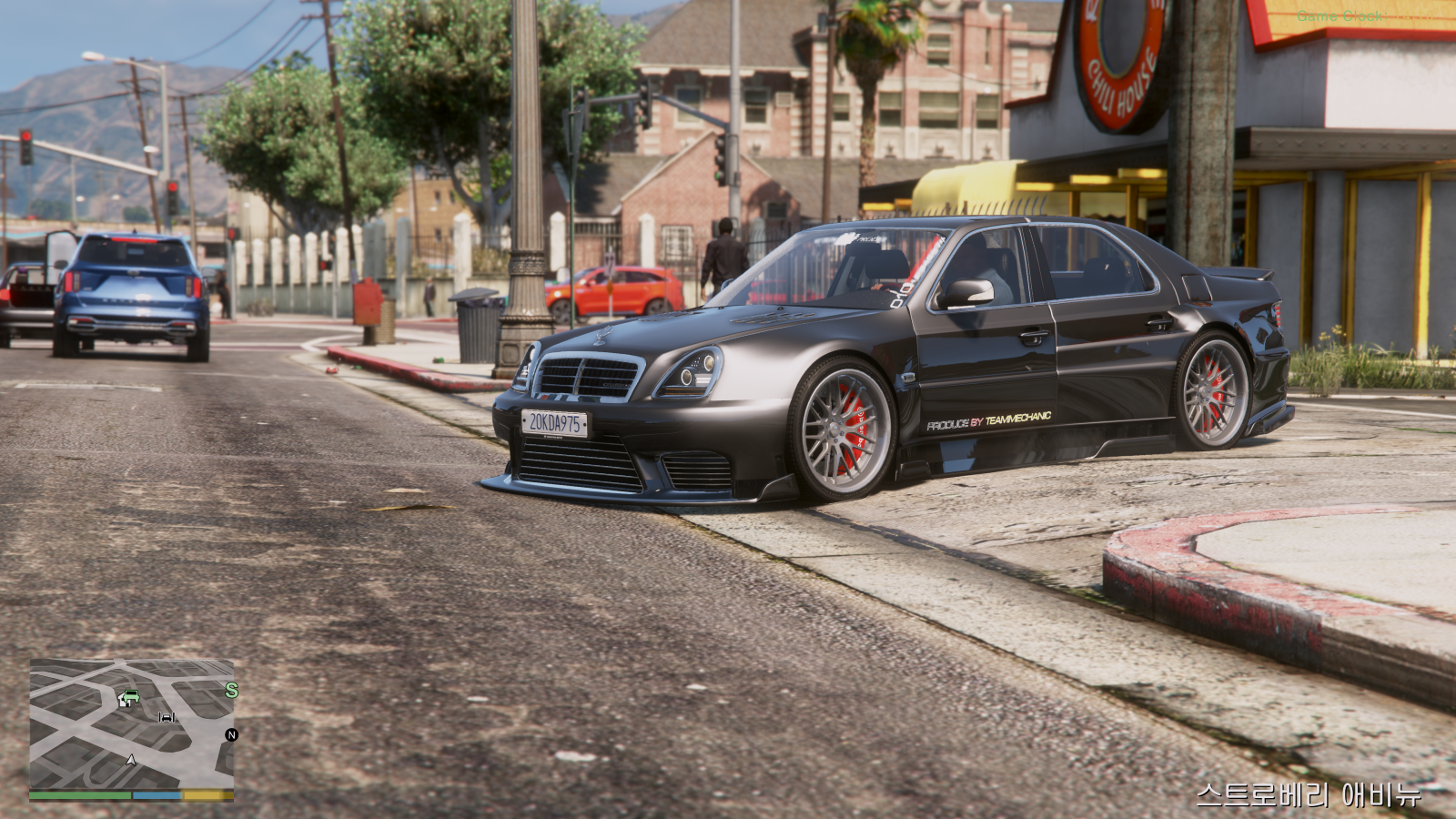Click the PRODUCE BY TEAMMECHANIC decal
This screenshot has height=819, width=1456.
click(989, 421)
